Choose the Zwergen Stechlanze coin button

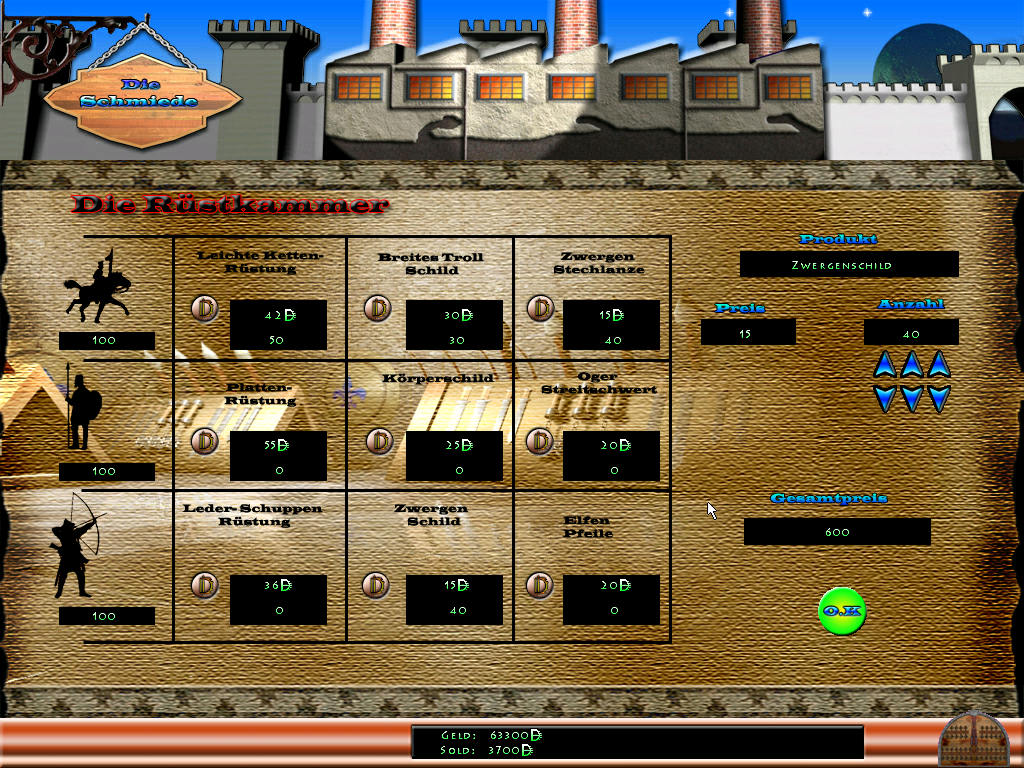pyautogui.click(x=540, y=308)
